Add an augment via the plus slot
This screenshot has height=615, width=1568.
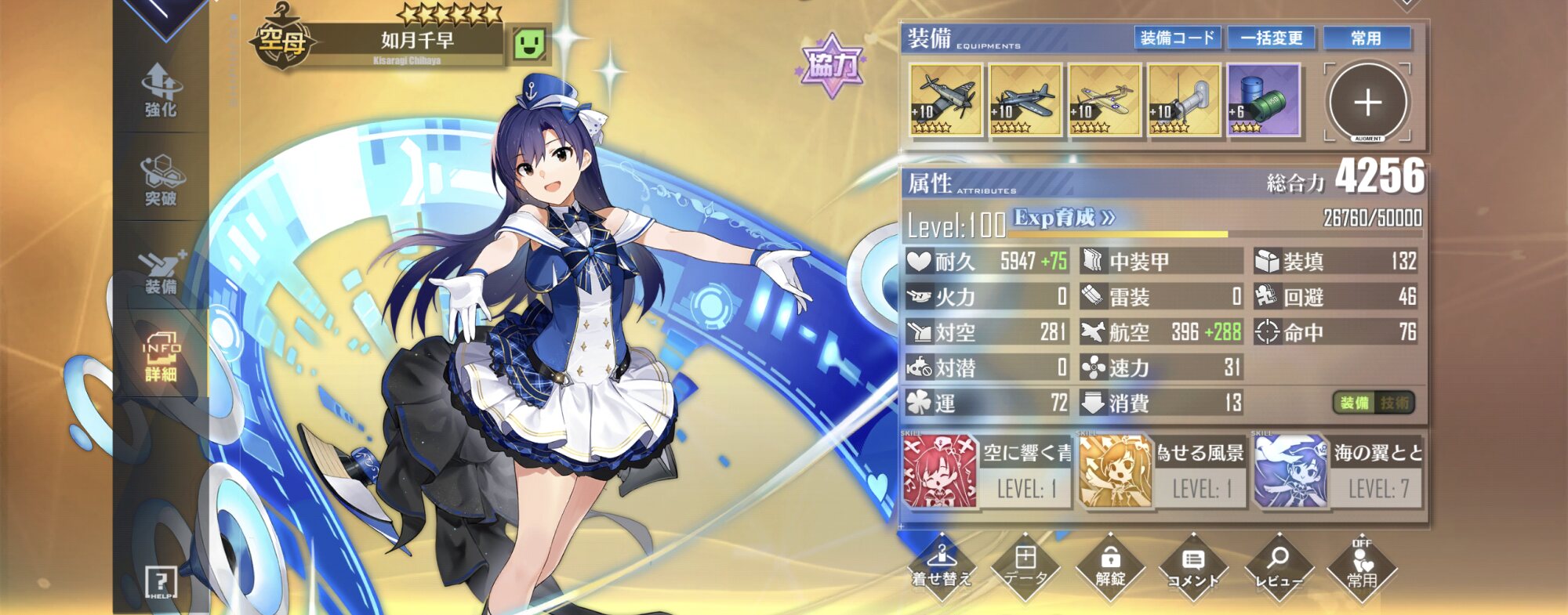click(1367, 102)
